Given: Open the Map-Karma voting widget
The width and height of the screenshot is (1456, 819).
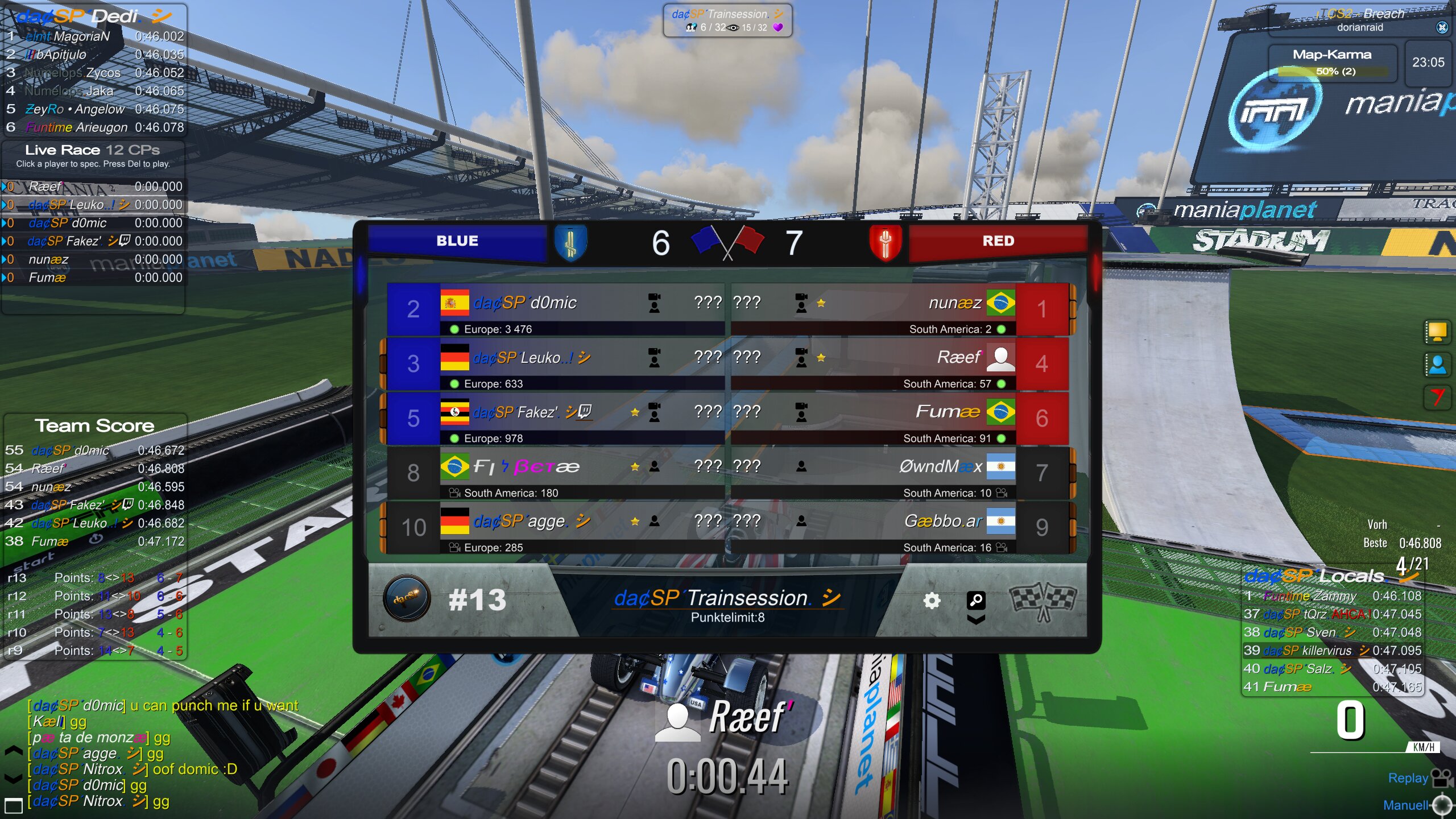Looking at the screenshot, I should coord(1332,62).
